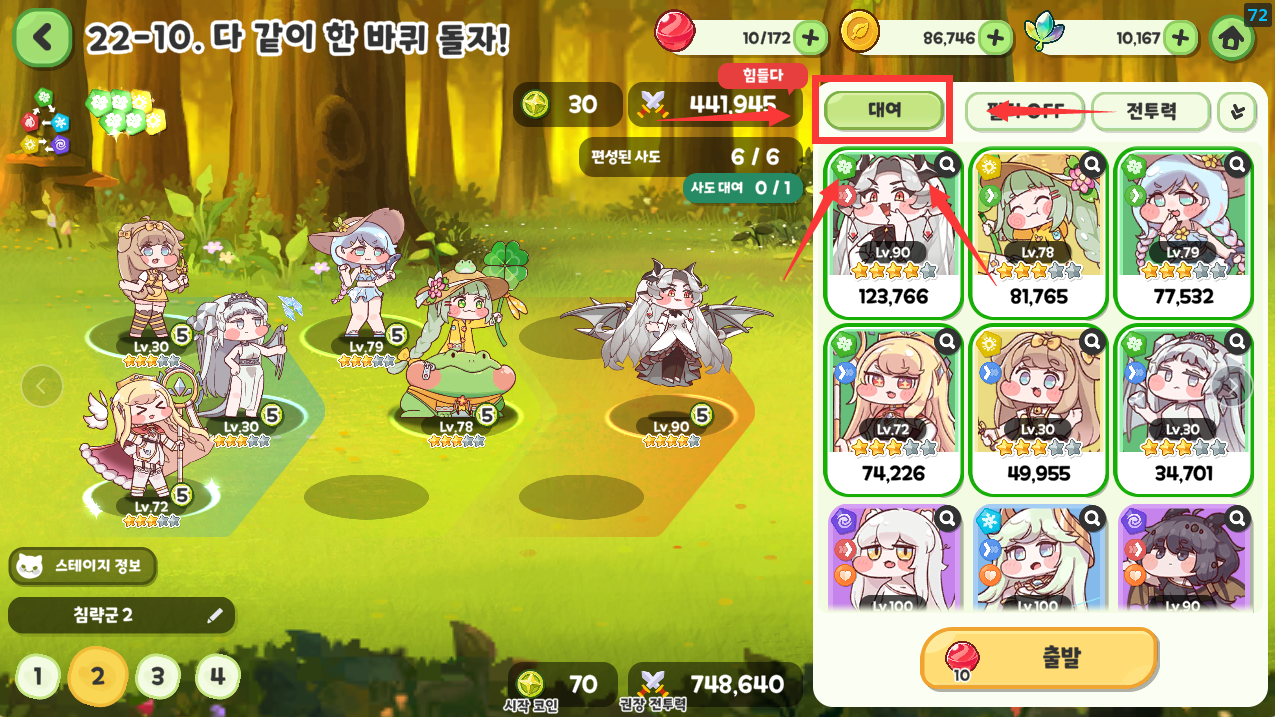Add more red stamina orbs with plus
The height and width of the screenshot is (717, 1275).
point(810,38)
